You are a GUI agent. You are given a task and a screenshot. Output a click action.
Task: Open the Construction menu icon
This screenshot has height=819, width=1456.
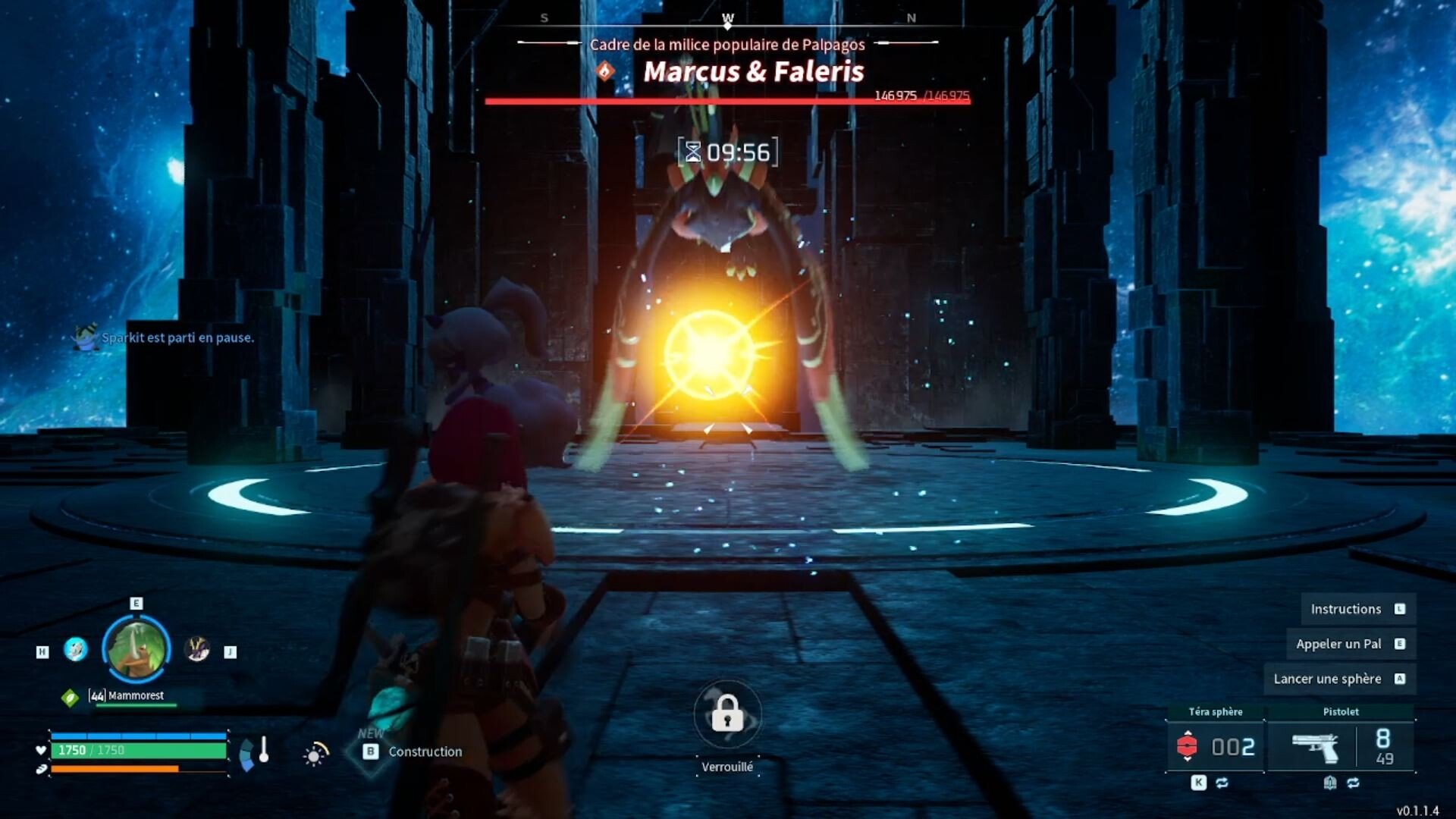[x=371, y=752]
